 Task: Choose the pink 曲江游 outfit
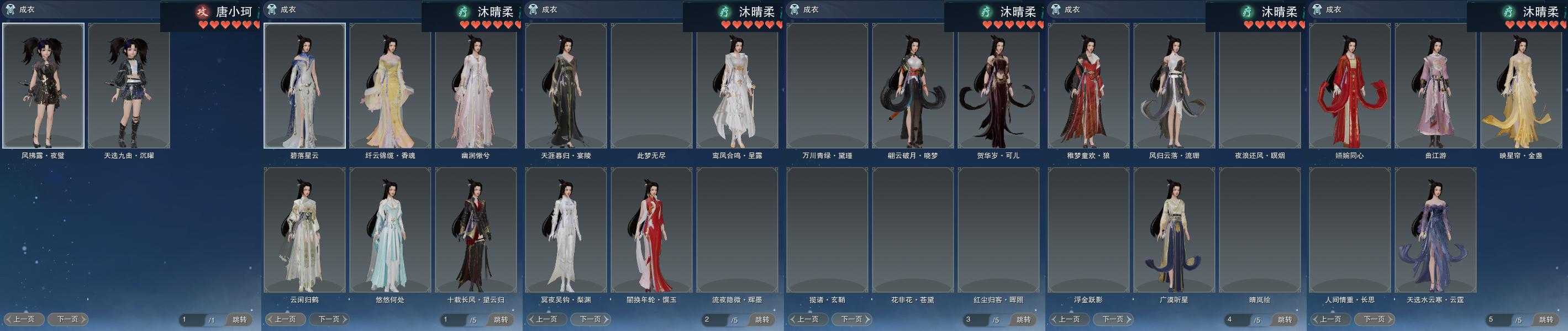click(x=1435, y=86)
